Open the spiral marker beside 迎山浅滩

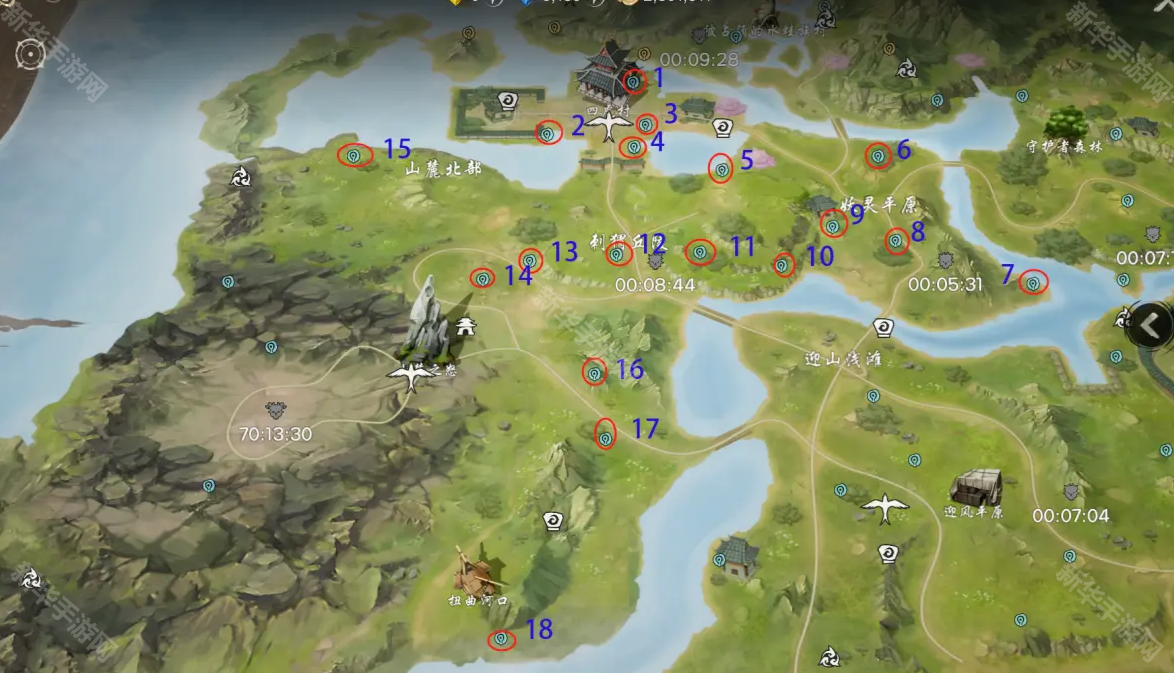pos(883,327)
